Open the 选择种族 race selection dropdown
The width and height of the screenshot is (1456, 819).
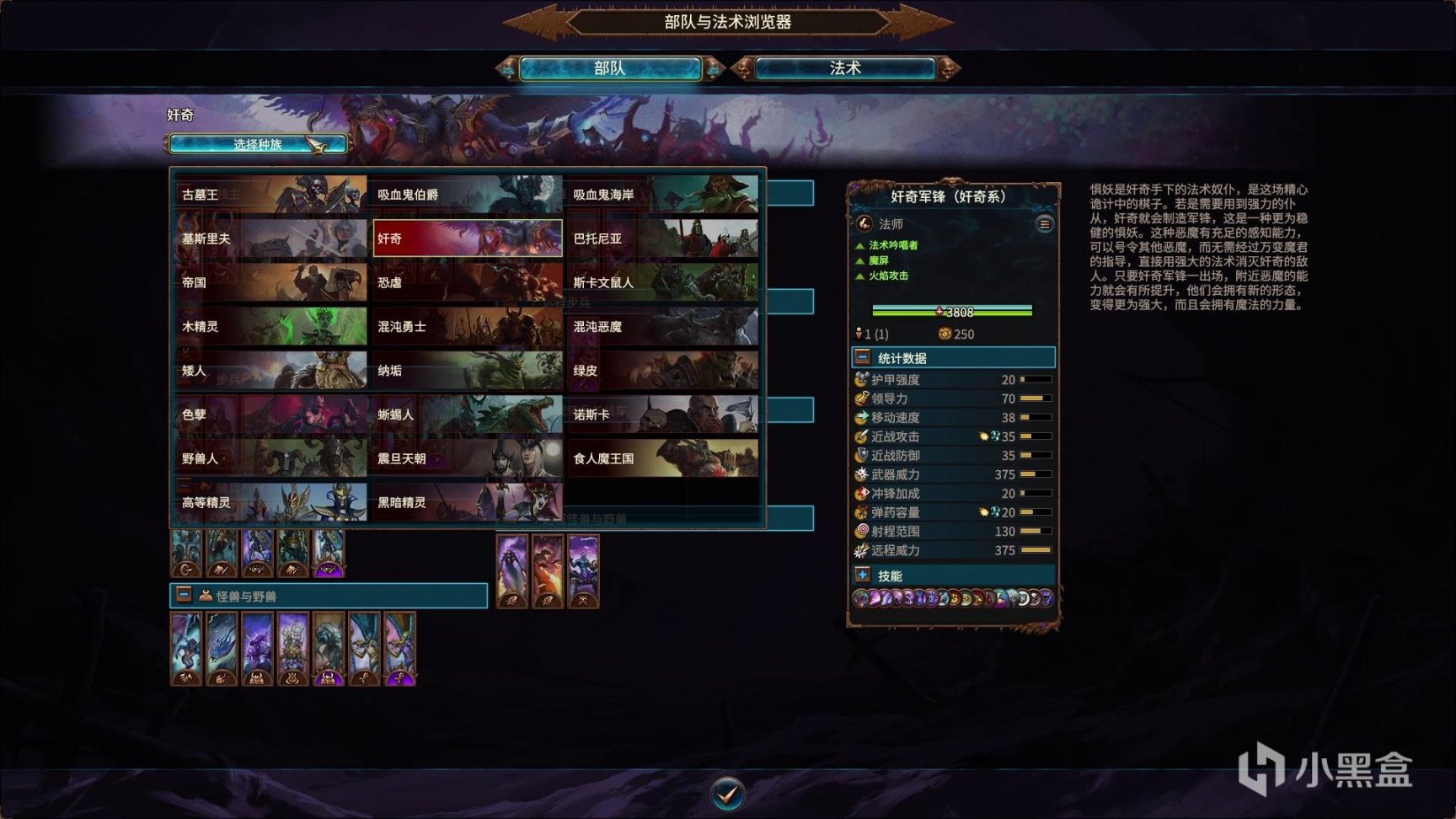(x=258, y=143)
